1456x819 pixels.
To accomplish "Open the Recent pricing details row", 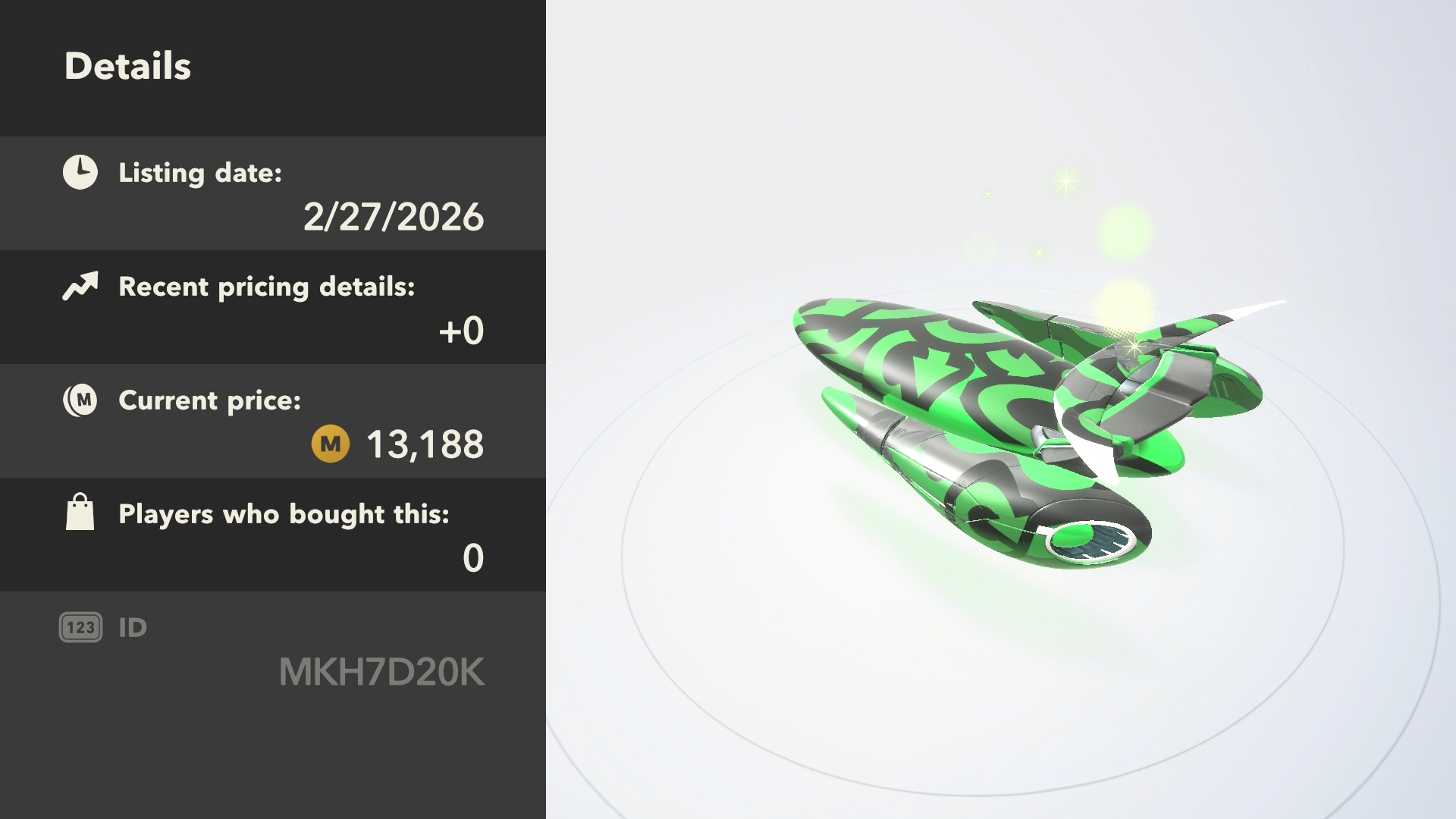I will click(273, 307).
